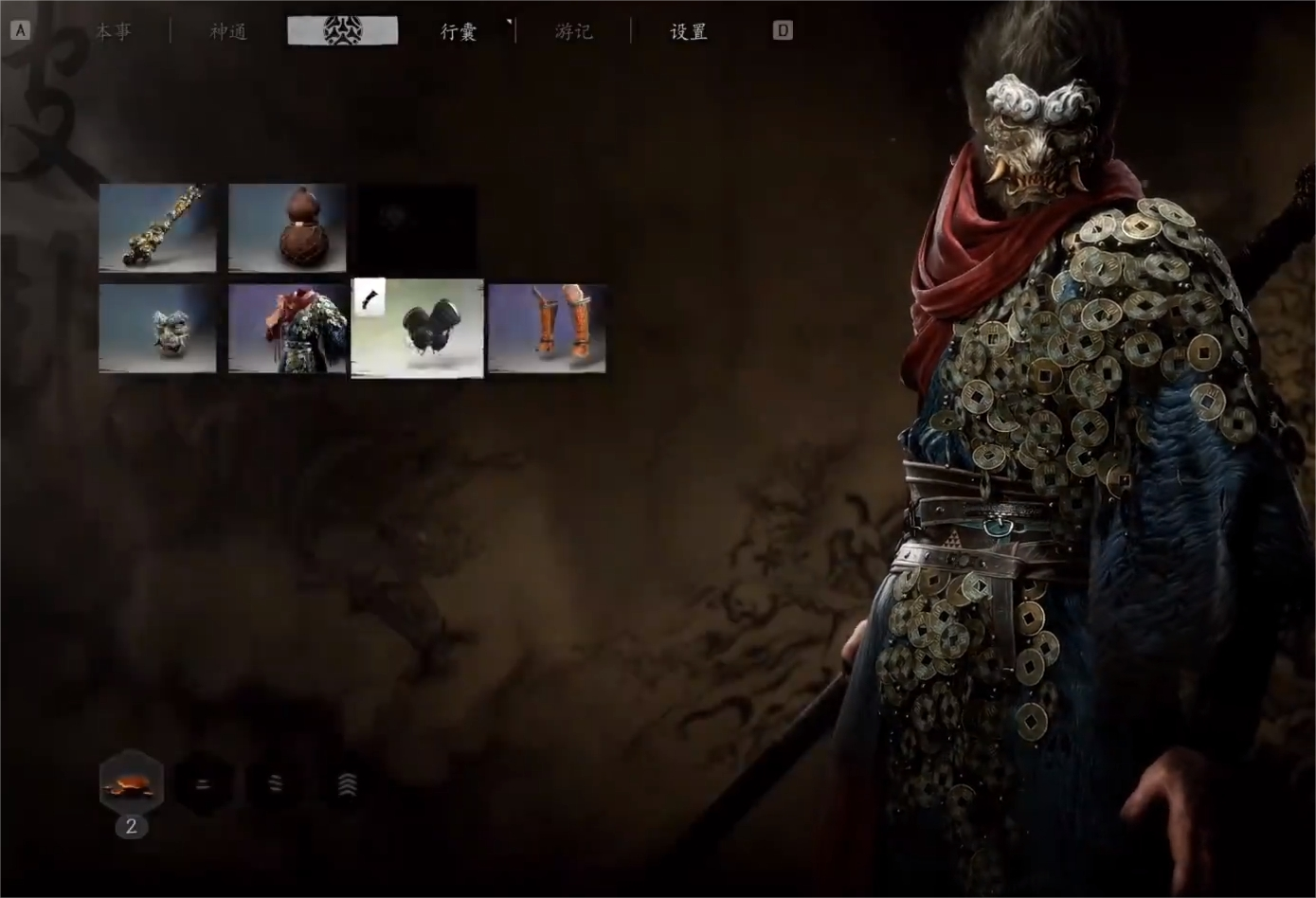Switch to the 游记 journal tab
The height and width of the screenshot is (898, 1316).
click(573, 31)
